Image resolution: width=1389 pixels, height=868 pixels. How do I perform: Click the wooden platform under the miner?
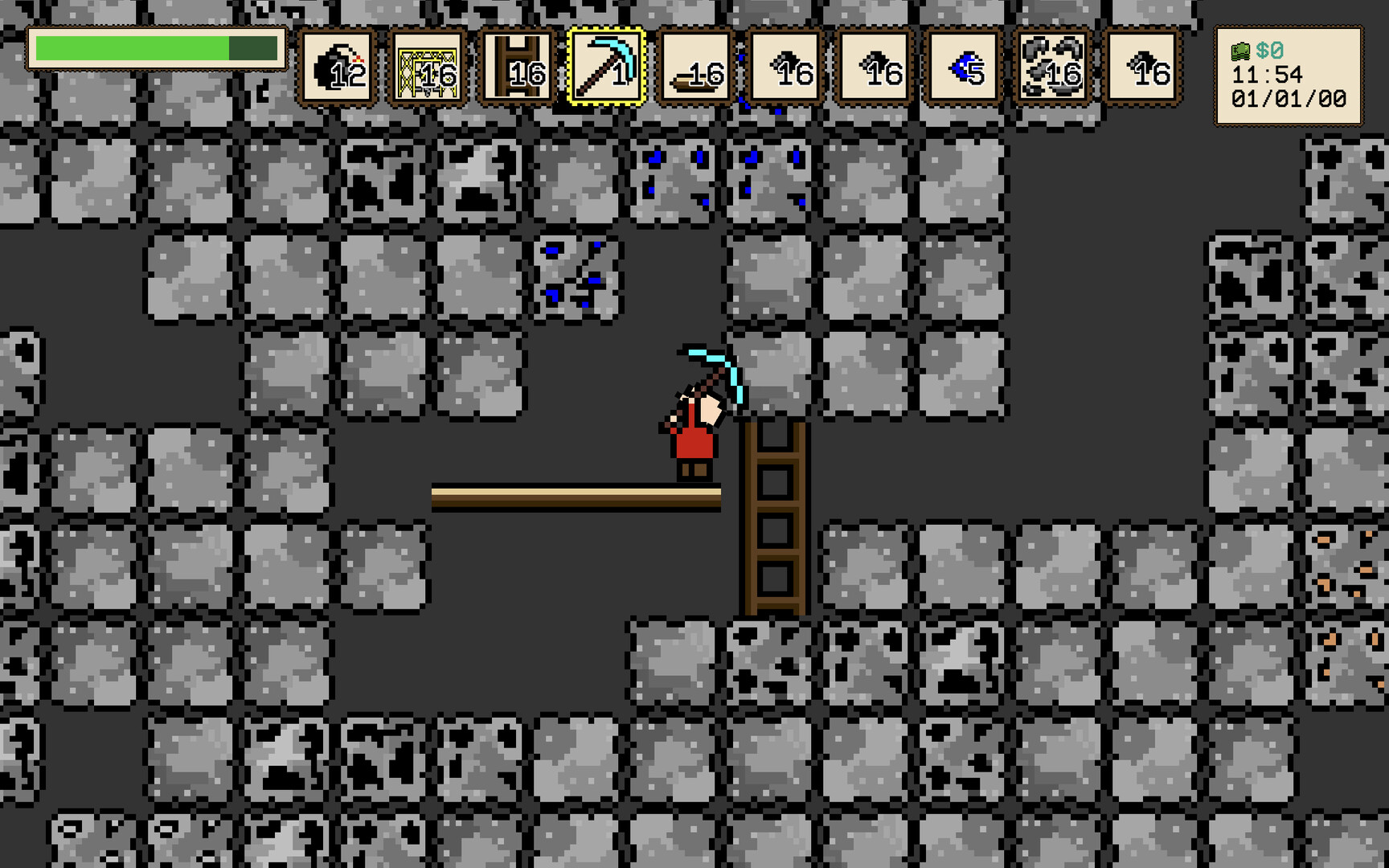tap(563, 492)
